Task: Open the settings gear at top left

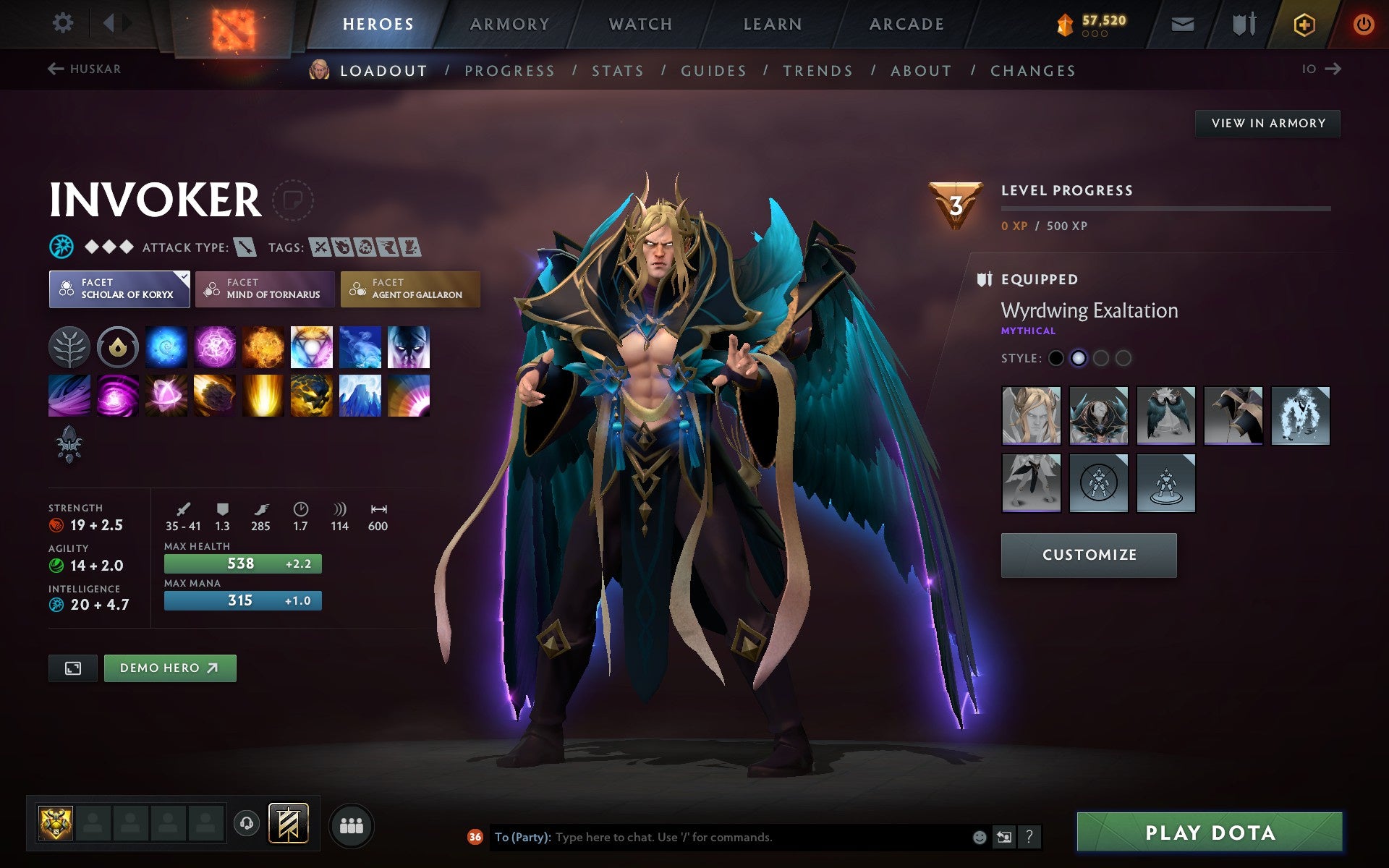Action: pos(64,23)
